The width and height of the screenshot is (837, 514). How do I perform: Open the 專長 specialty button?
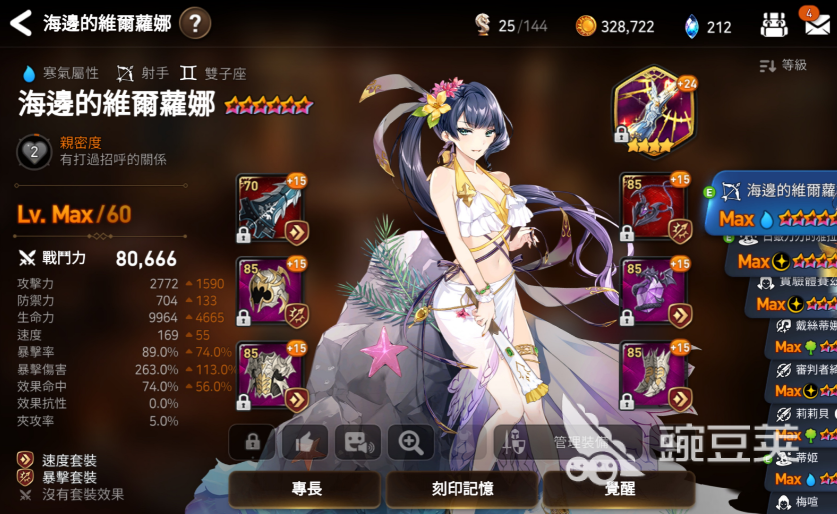[x=306, y=491]
